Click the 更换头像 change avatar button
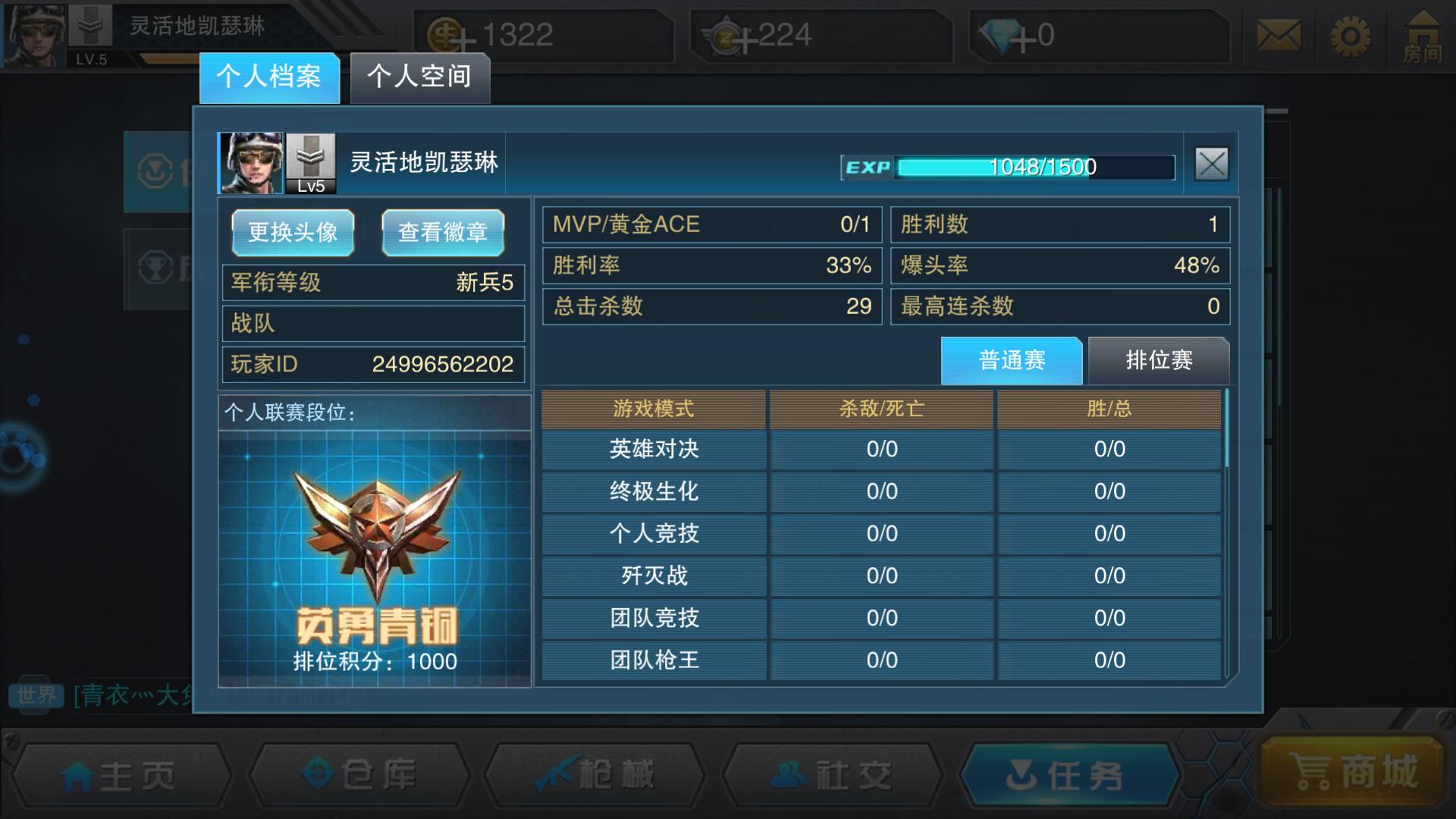The image size is (1456, 819). (293, 232)
